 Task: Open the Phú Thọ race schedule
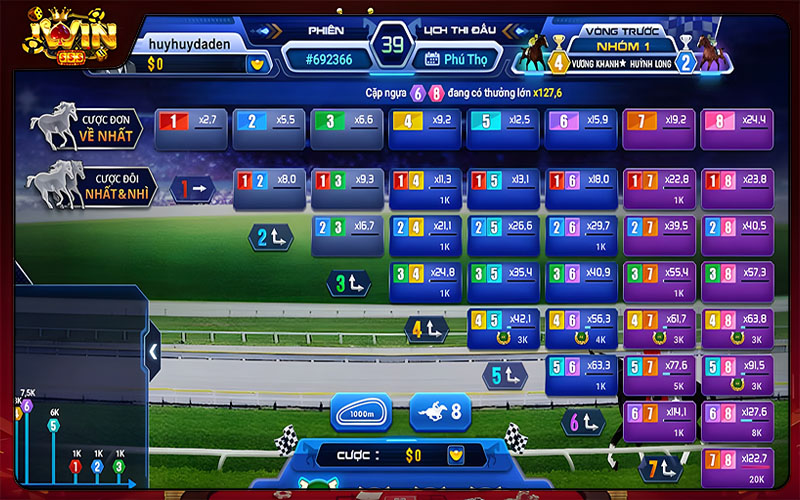coord(455,58)
